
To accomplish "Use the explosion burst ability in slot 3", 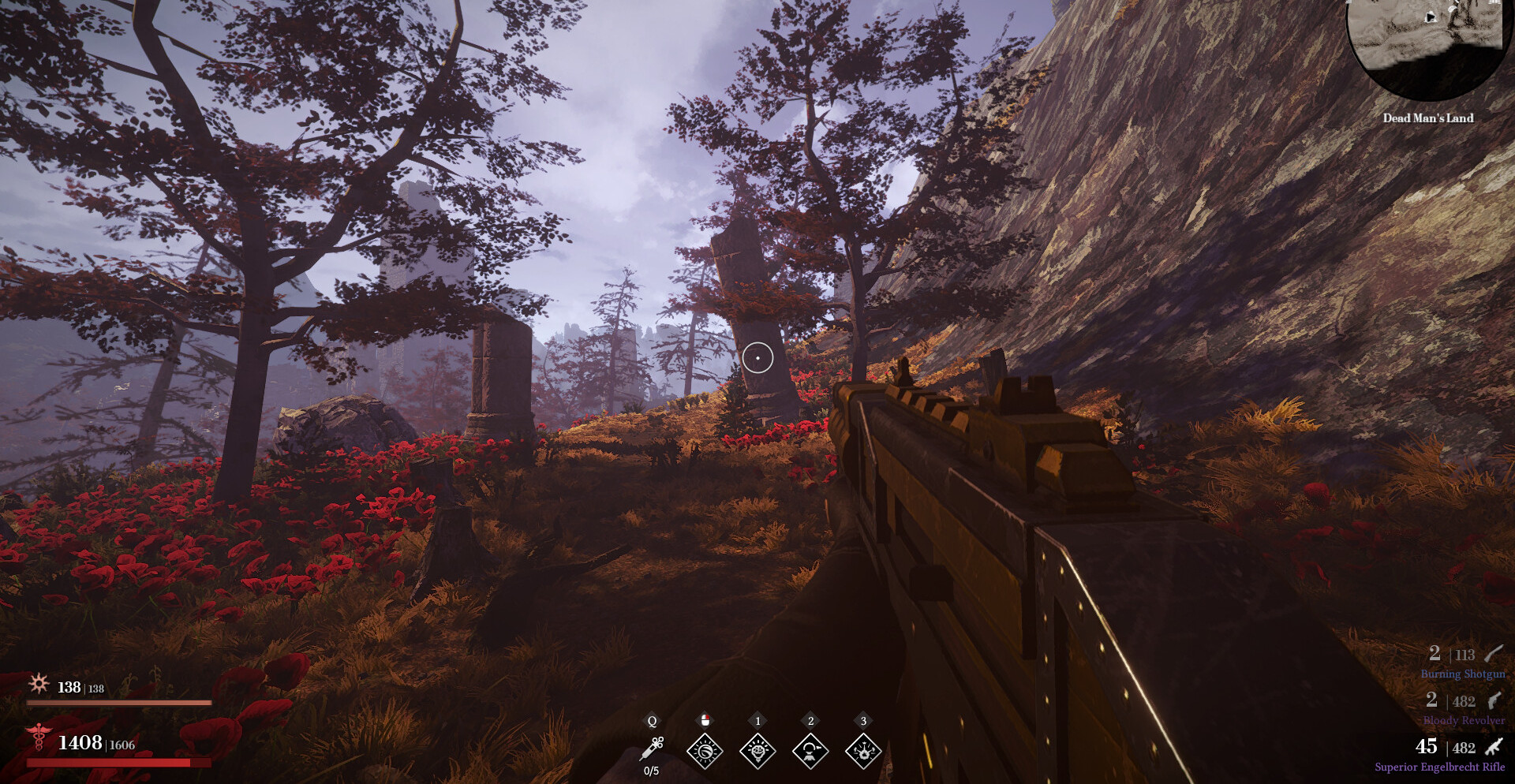I will (x=863, y=750).
